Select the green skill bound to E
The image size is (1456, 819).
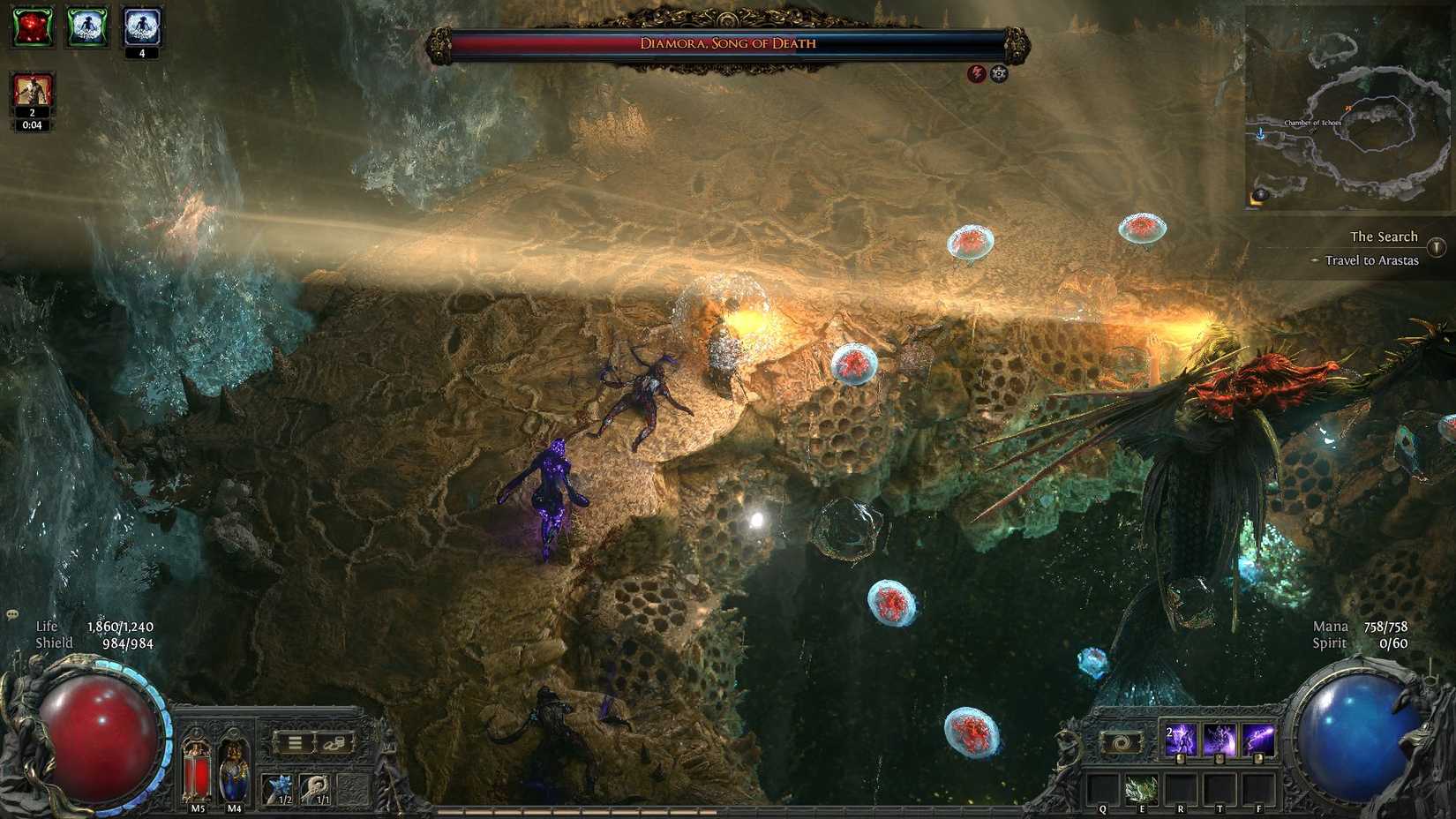click(x=1141, y=789)
